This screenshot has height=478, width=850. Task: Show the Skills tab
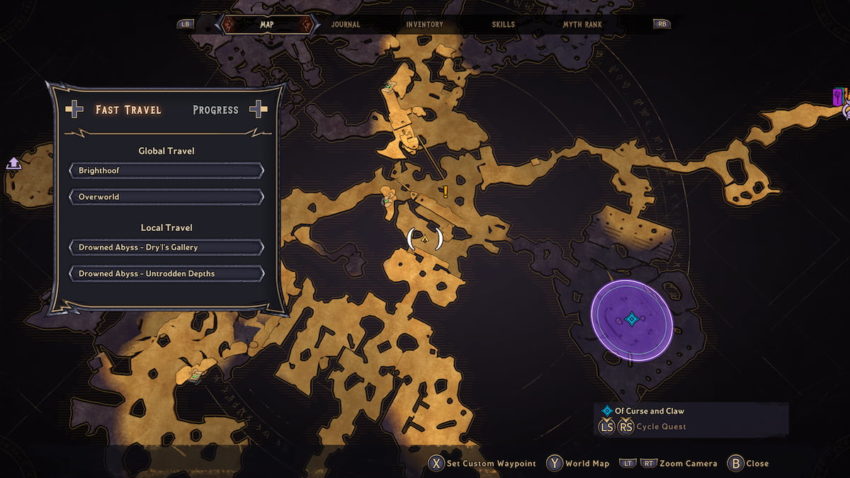point(504,24)
